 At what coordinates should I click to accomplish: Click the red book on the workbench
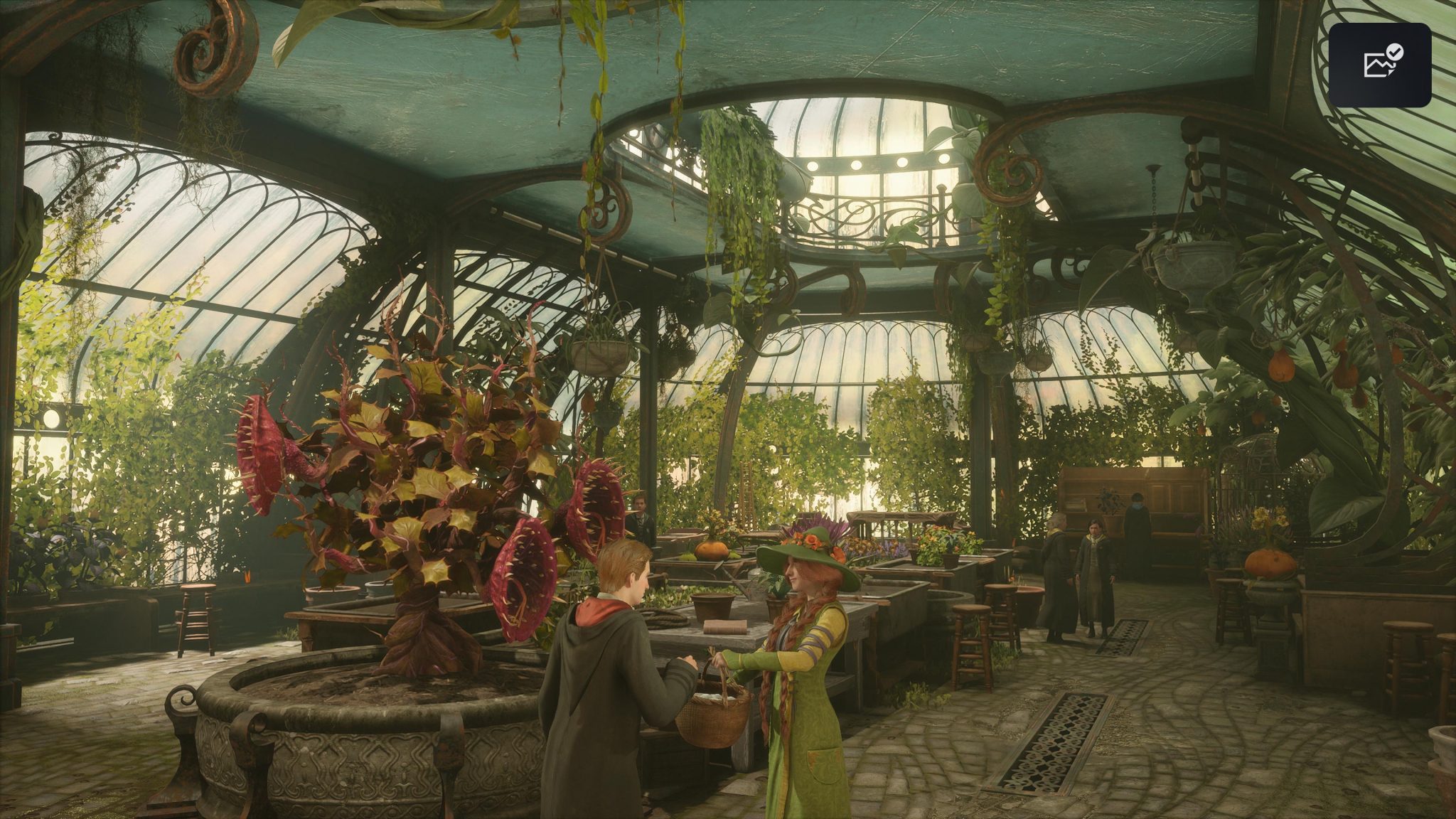click(x=725, y=627)
